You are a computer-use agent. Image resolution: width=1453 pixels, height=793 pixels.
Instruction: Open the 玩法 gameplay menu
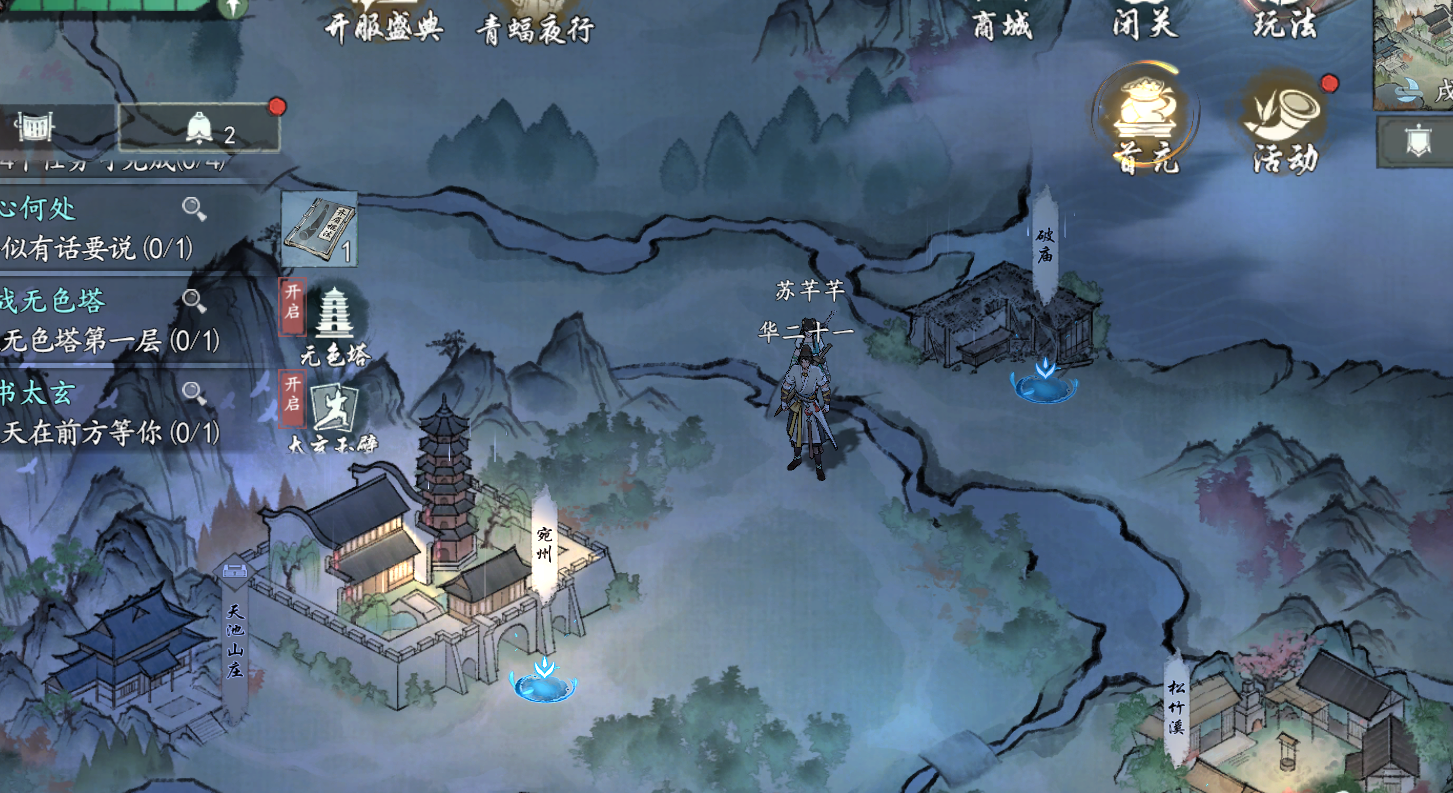pyautogui.click(x=1284, y=20)
